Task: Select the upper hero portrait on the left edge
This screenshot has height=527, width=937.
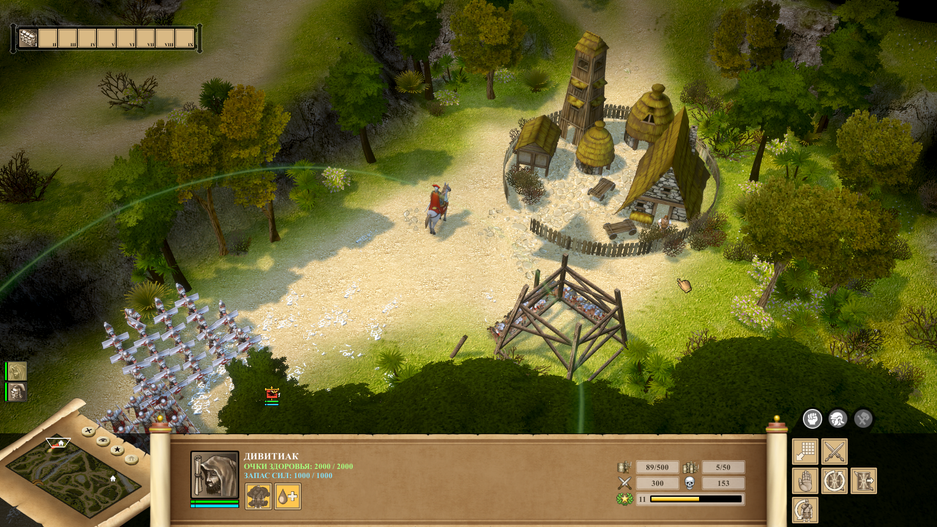Action: click(x=16, y=371)
